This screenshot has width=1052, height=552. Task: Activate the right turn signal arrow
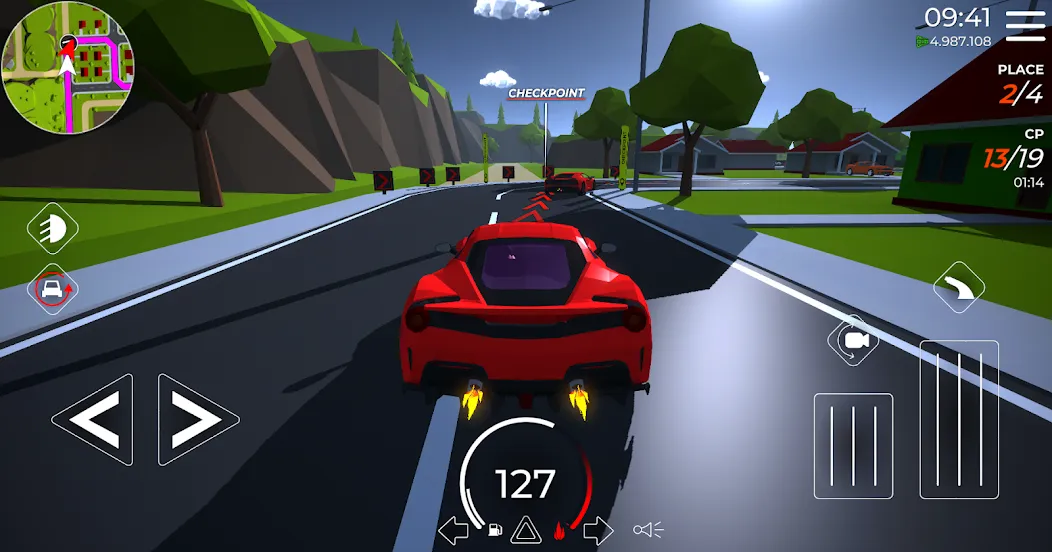tap(598, 530)
